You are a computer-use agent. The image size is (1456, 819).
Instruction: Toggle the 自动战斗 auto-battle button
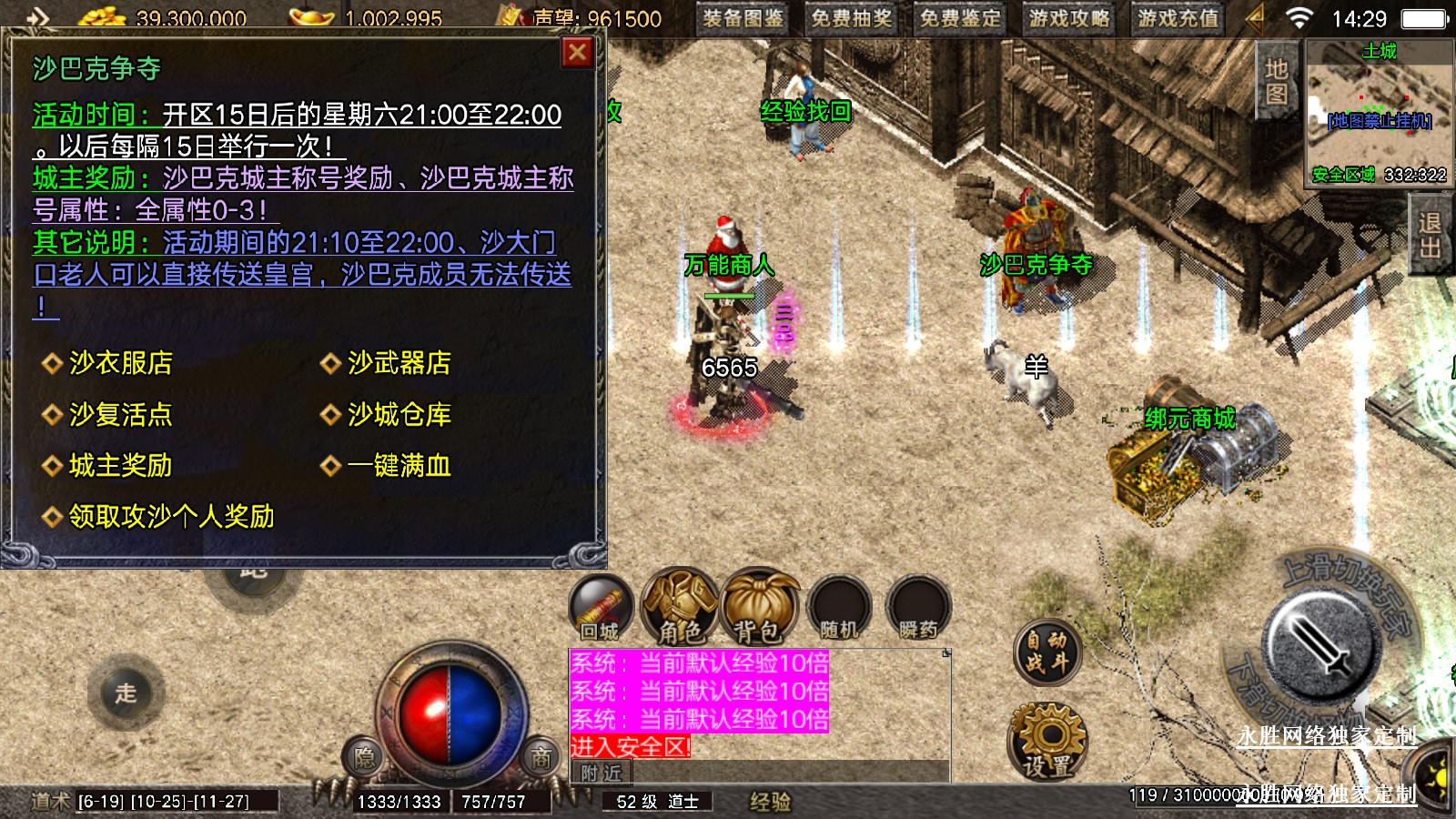(x=1046, y=652)
